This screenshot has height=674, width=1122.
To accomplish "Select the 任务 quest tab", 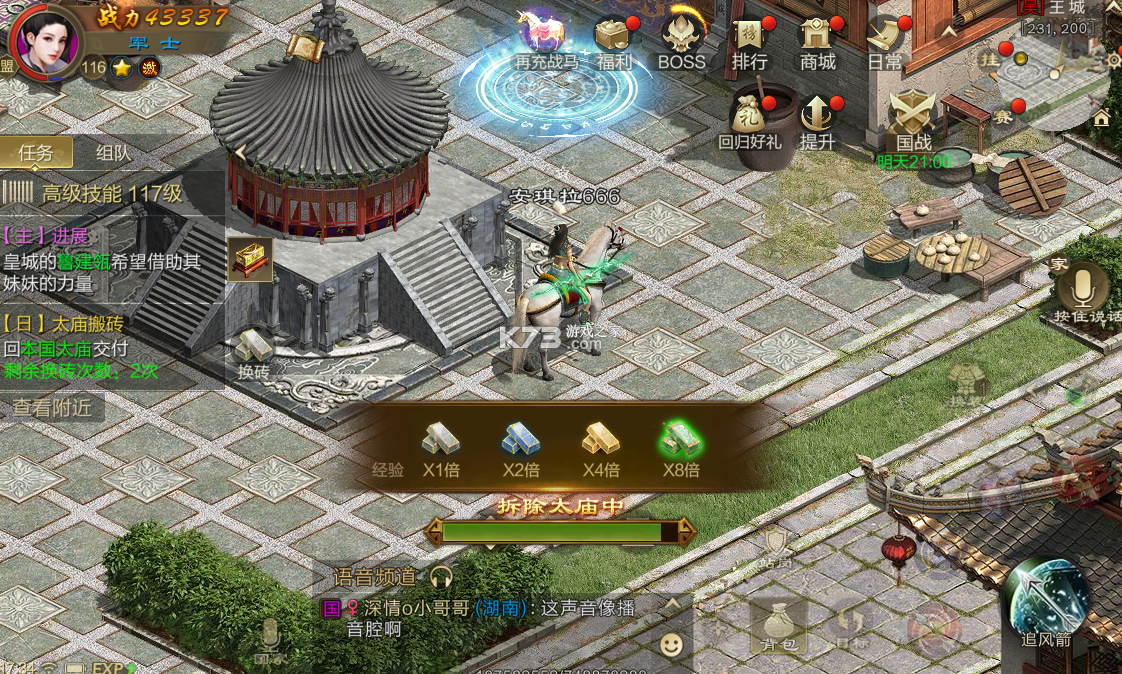I will pos(36,153).
